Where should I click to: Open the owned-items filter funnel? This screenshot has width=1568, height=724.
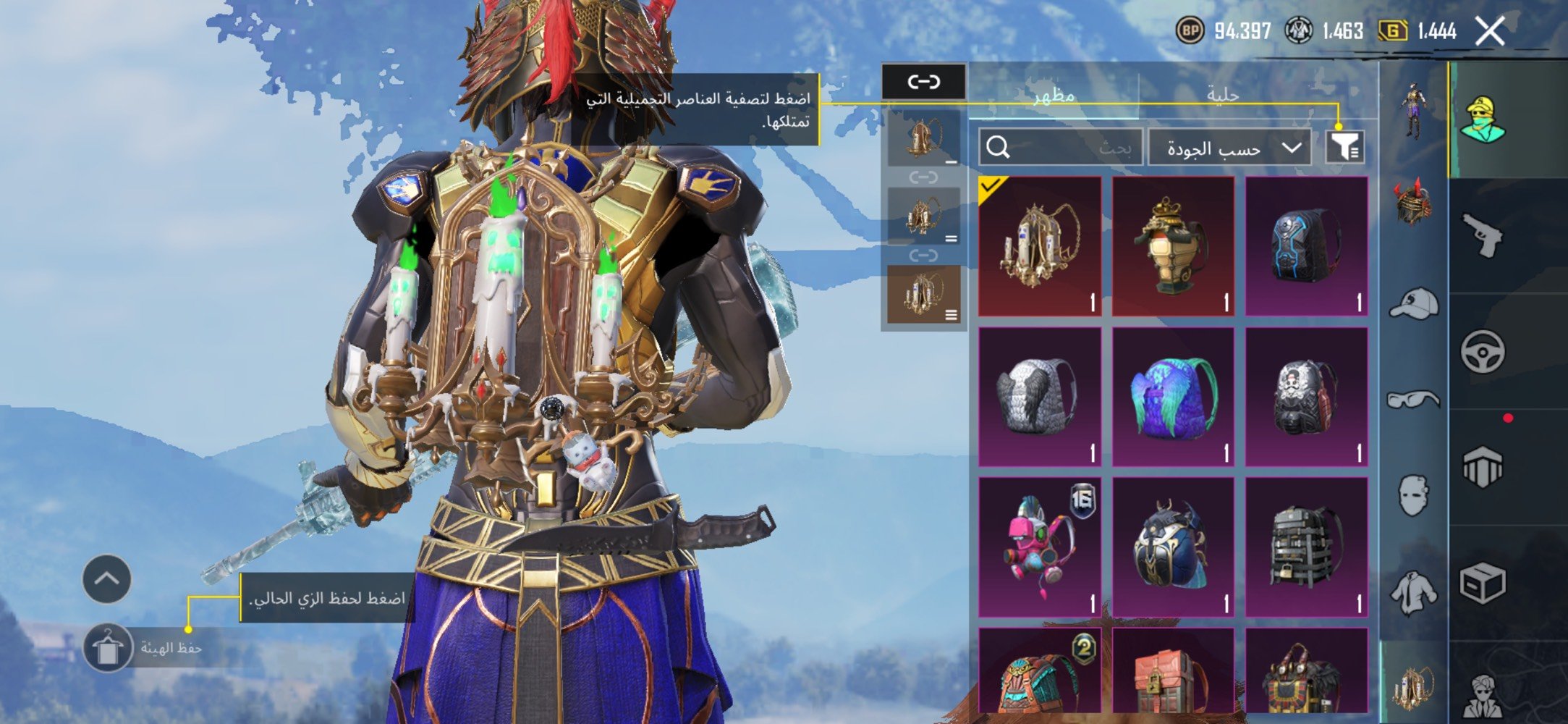pos(1344,148)
